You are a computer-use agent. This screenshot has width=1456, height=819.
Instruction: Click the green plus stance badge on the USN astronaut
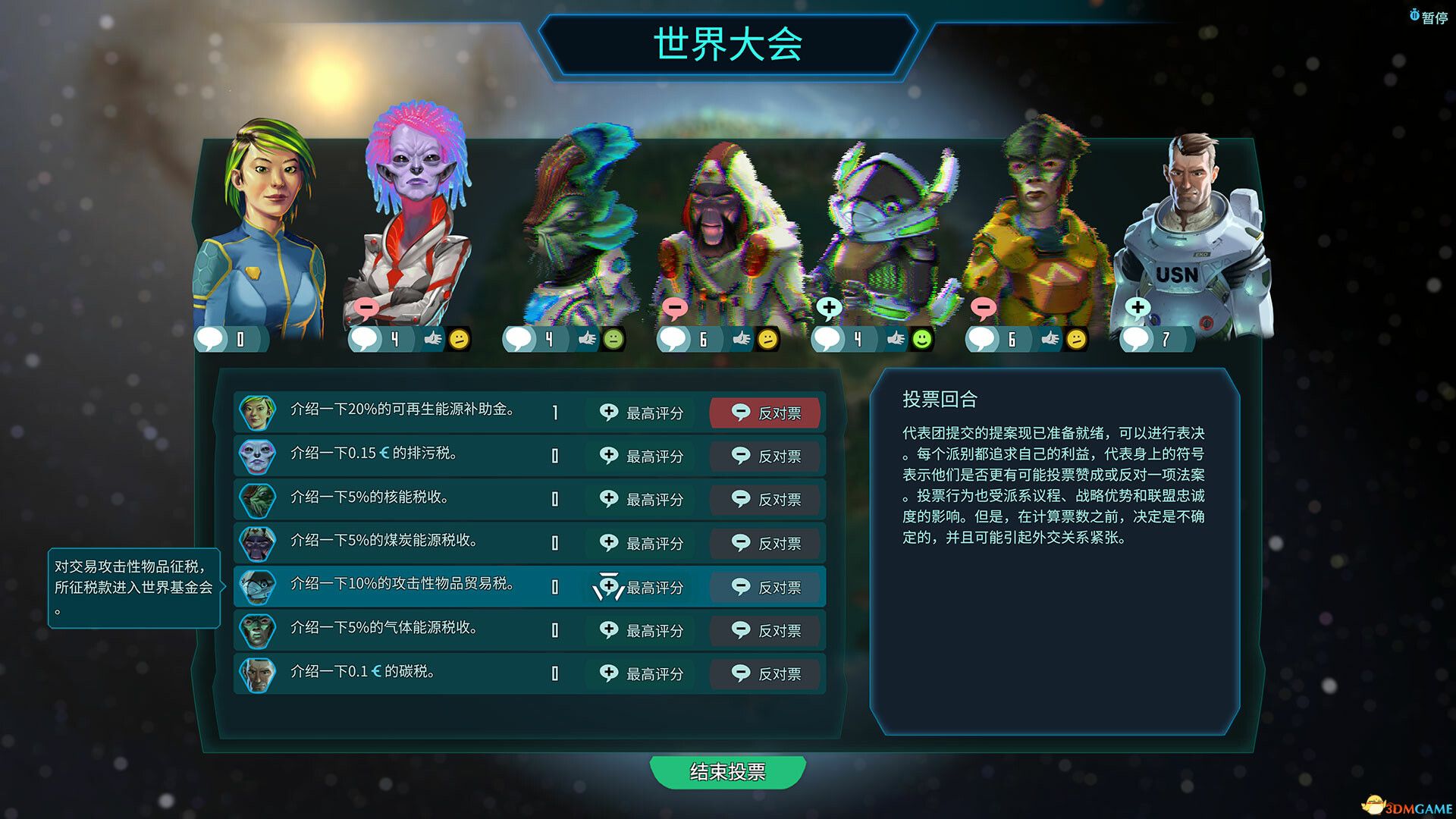coord(1137,308)
